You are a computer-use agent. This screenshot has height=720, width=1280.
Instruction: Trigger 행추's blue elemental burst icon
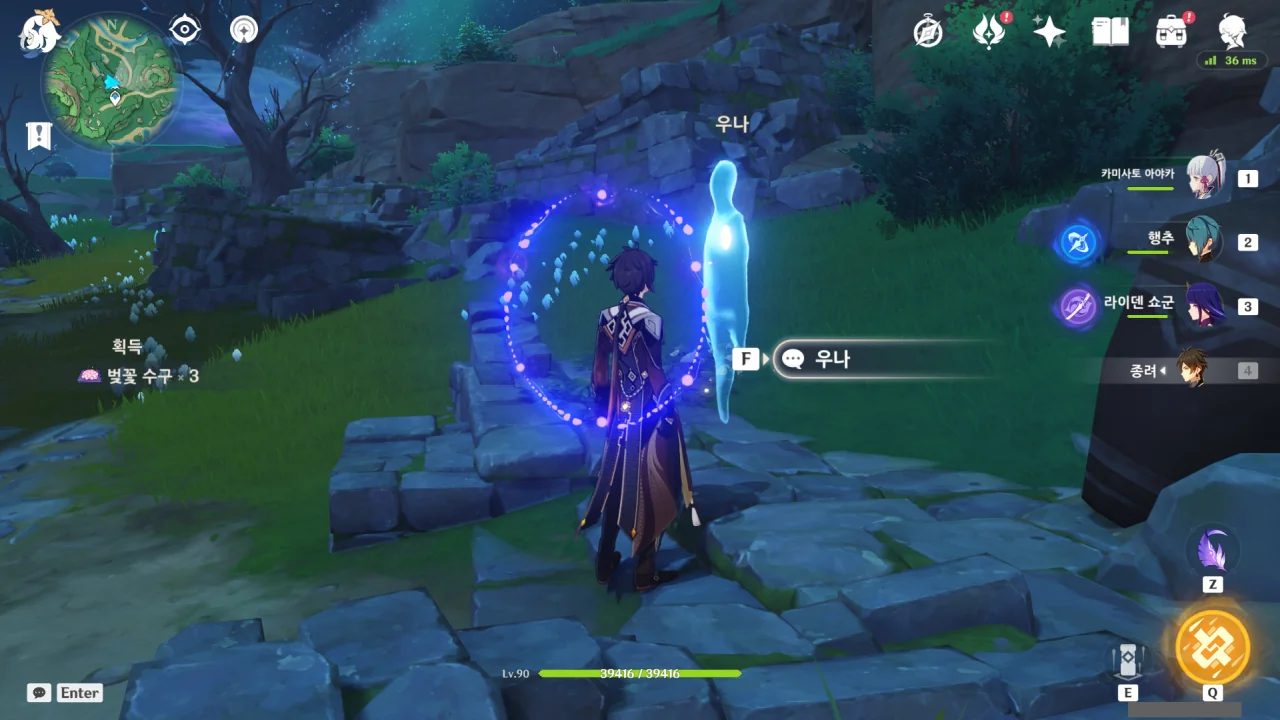[x=1078, y=243]
